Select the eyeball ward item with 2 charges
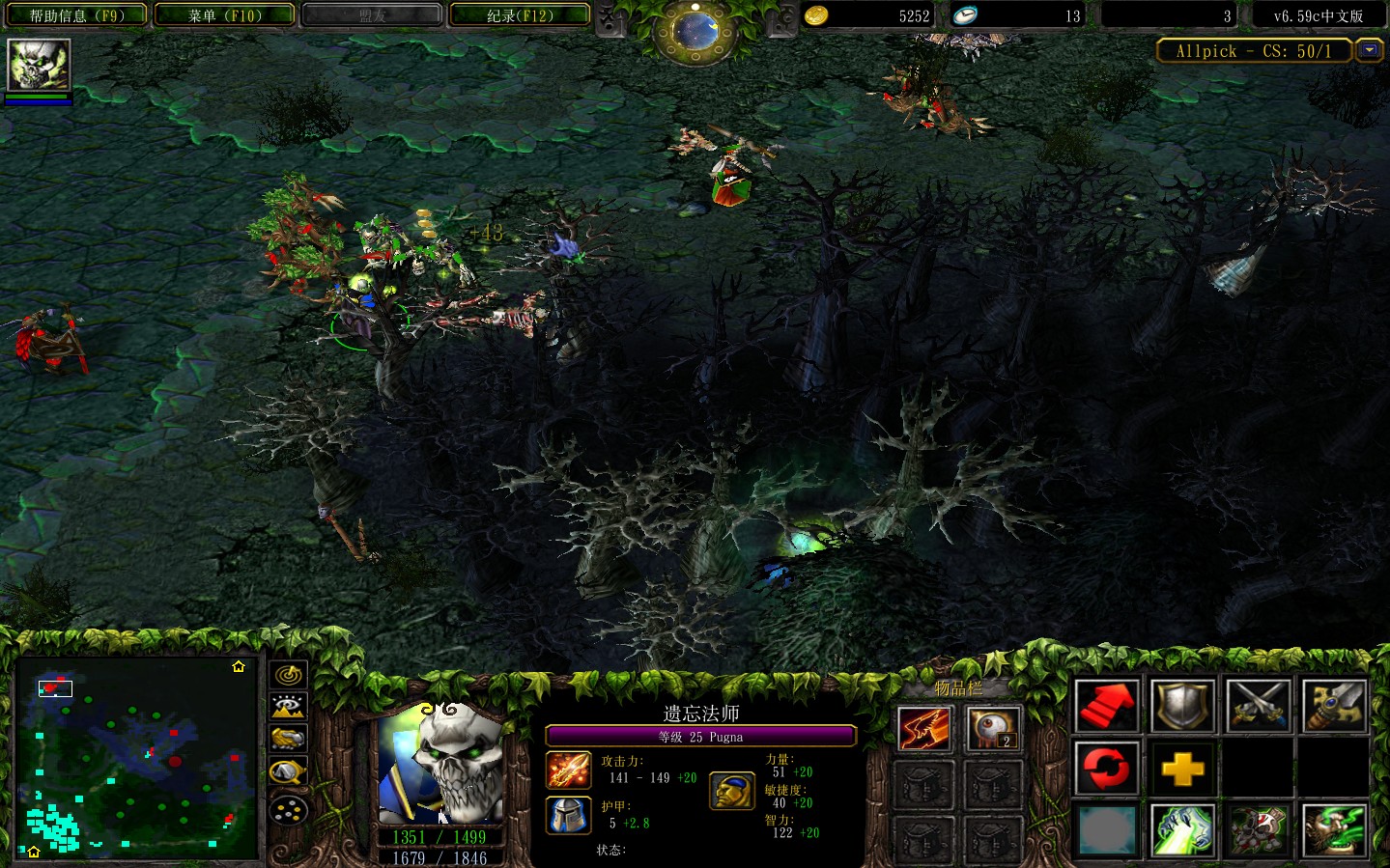 (x=993, y=729)
